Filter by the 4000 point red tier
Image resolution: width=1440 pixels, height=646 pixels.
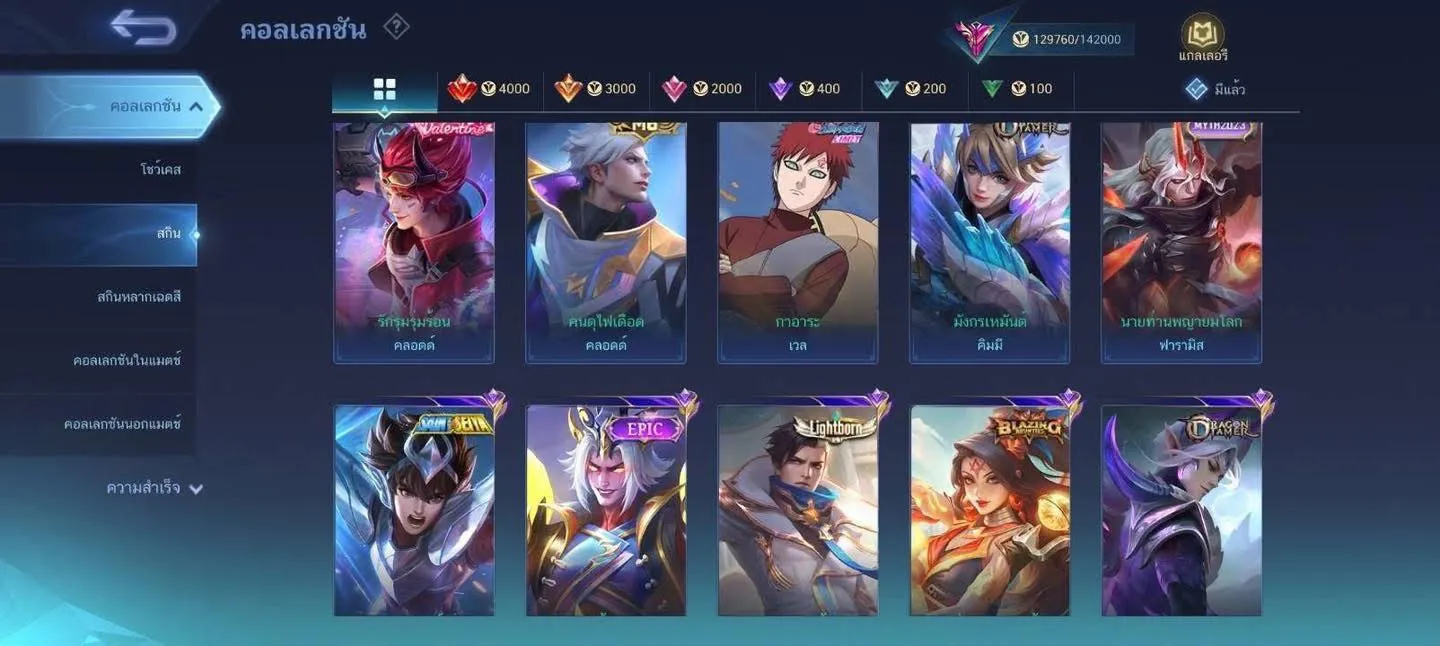(x=490, y=89)
